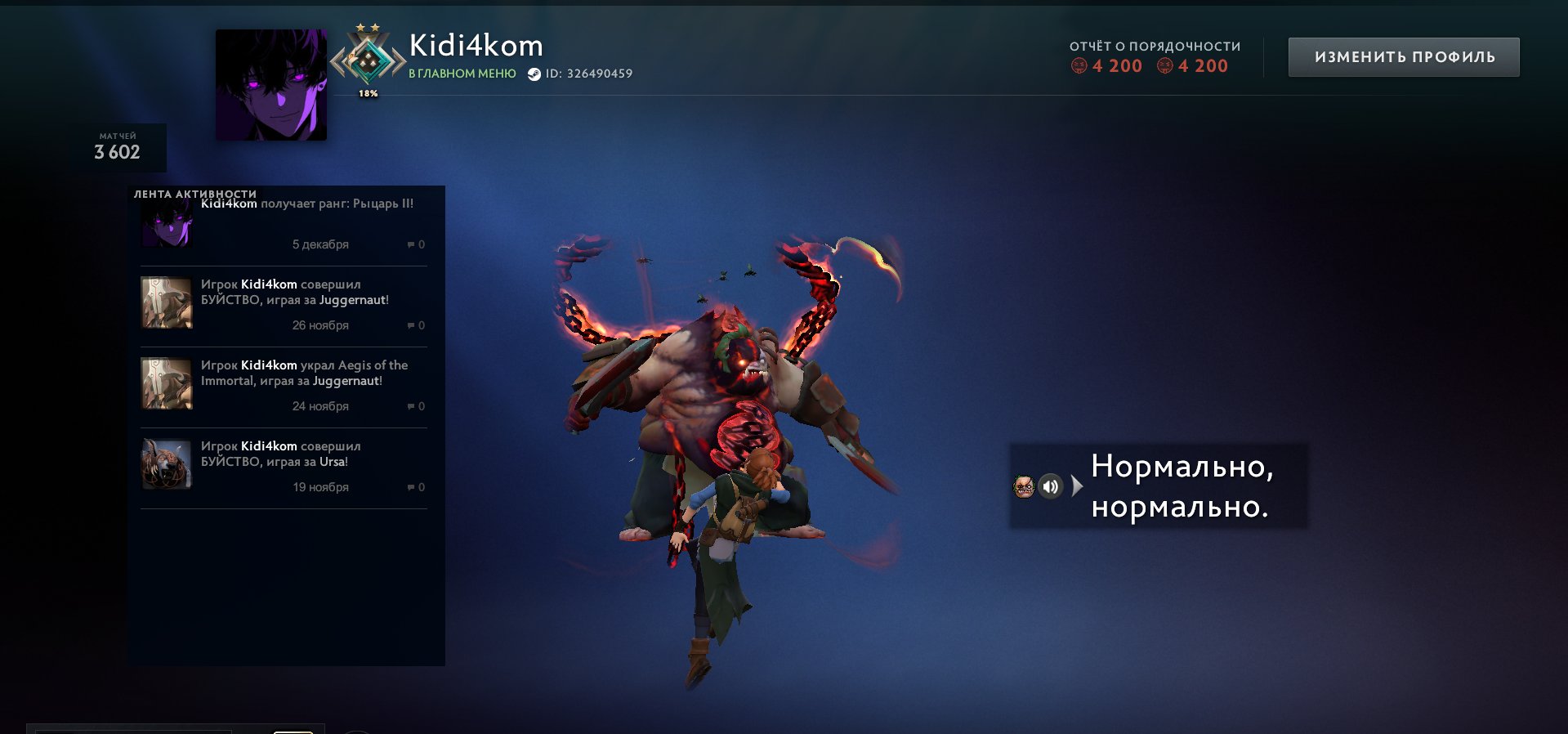Screen dimensions: 1568x734
Task: Open the Изменить профиль button
Action: tap(1404, 57)
